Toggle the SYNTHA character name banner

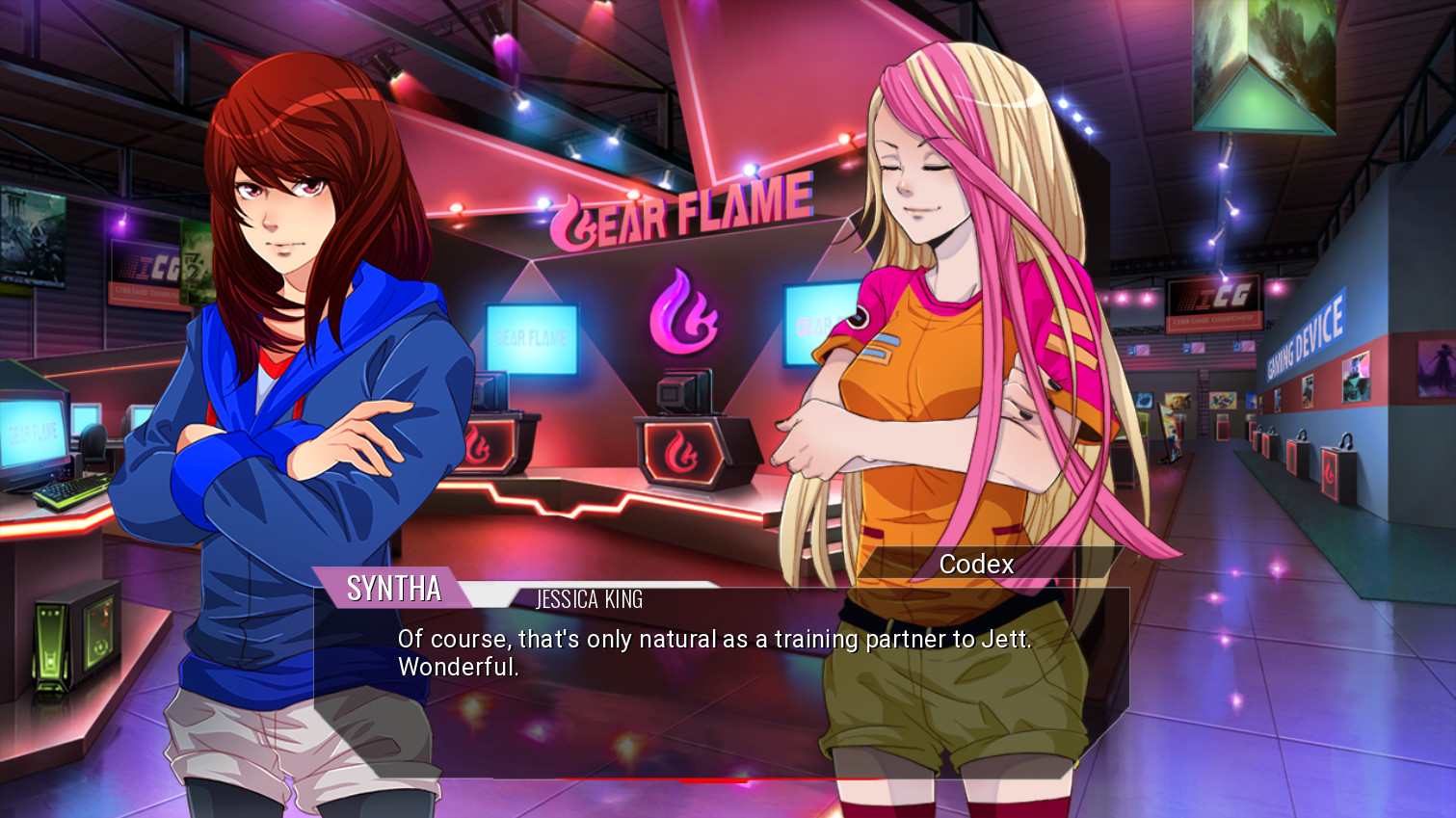tap(396, 590)
